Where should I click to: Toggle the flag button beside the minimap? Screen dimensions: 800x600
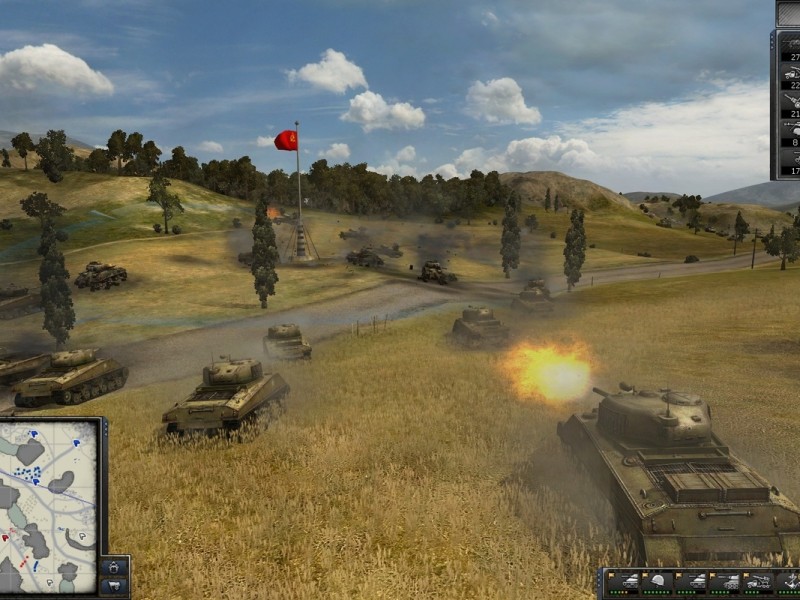coord(114,585)
